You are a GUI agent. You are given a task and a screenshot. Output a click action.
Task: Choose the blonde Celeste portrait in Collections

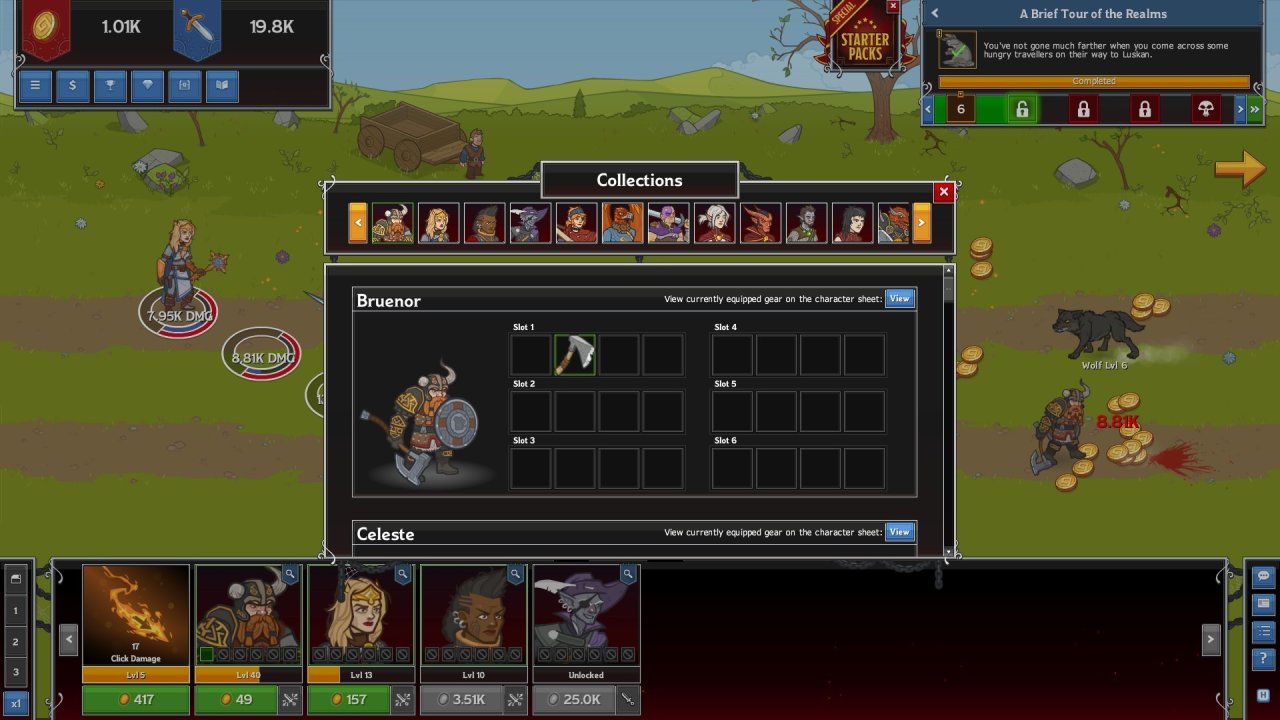(439, 223)
